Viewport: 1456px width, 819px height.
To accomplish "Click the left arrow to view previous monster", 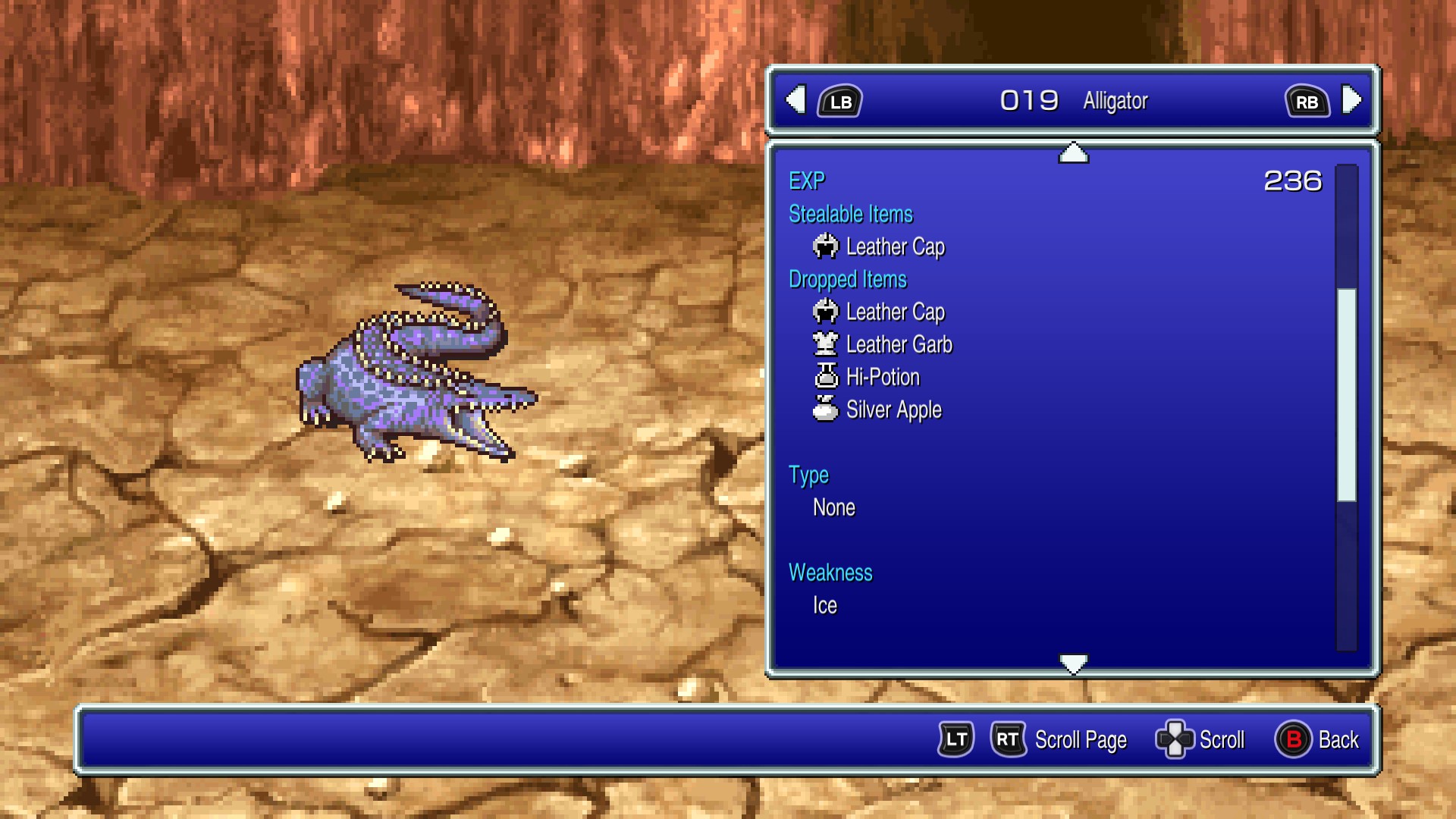I will (x=795, y=100).
